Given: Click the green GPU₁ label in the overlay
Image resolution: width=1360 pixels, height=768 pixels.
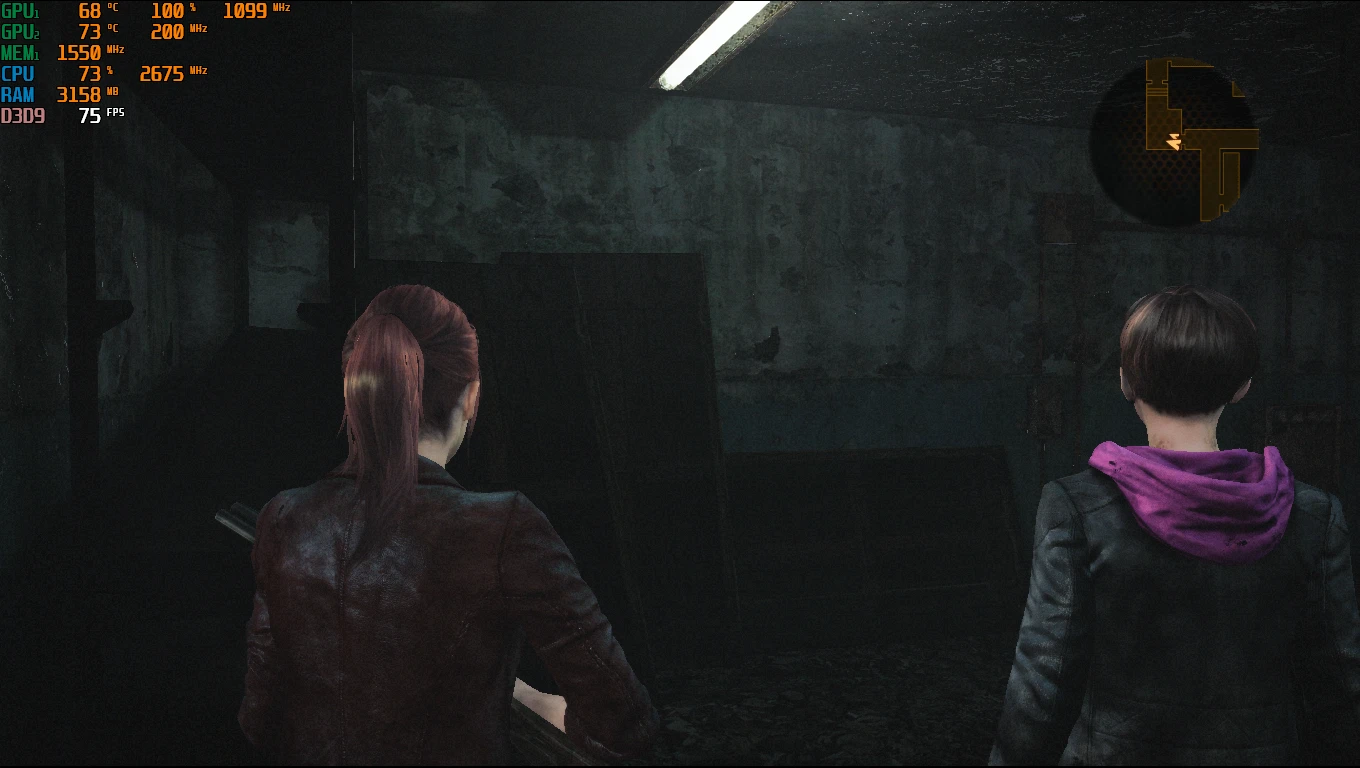Looking at the screenshot, I should coord(22,11).
